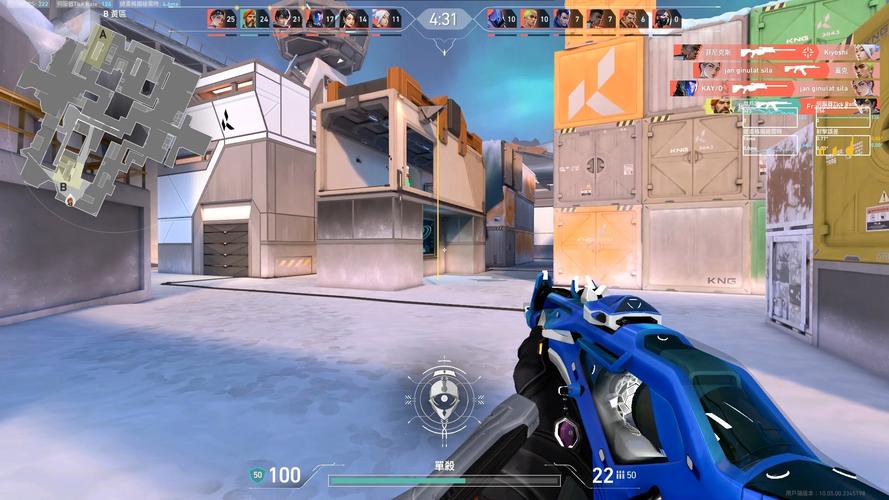Click the enemy portrait showing score 0

point(662,18)
